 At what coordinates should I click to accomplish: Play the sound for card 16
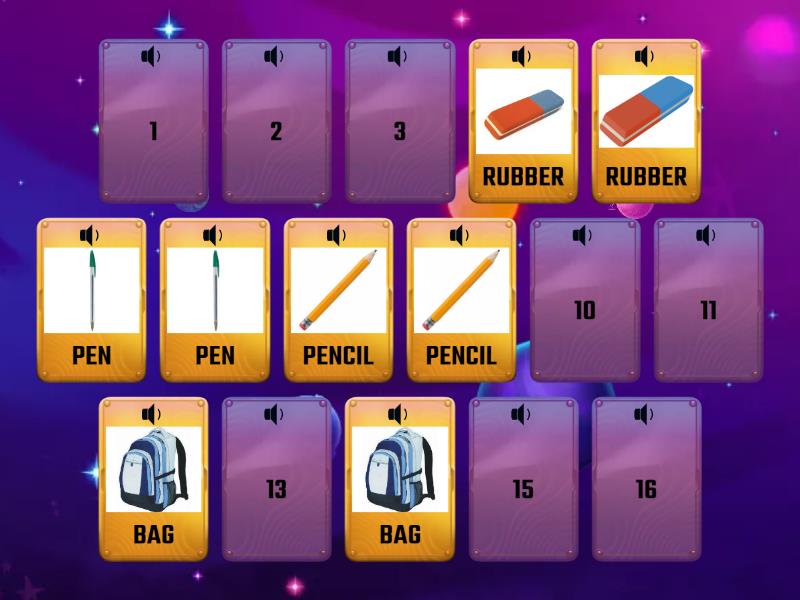645,415
